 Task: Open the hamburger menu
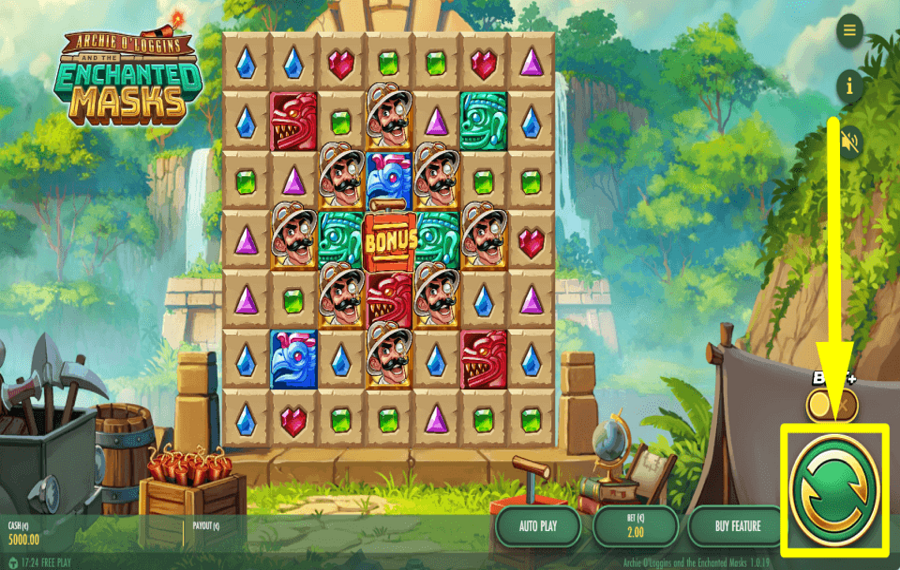[850, 30]
